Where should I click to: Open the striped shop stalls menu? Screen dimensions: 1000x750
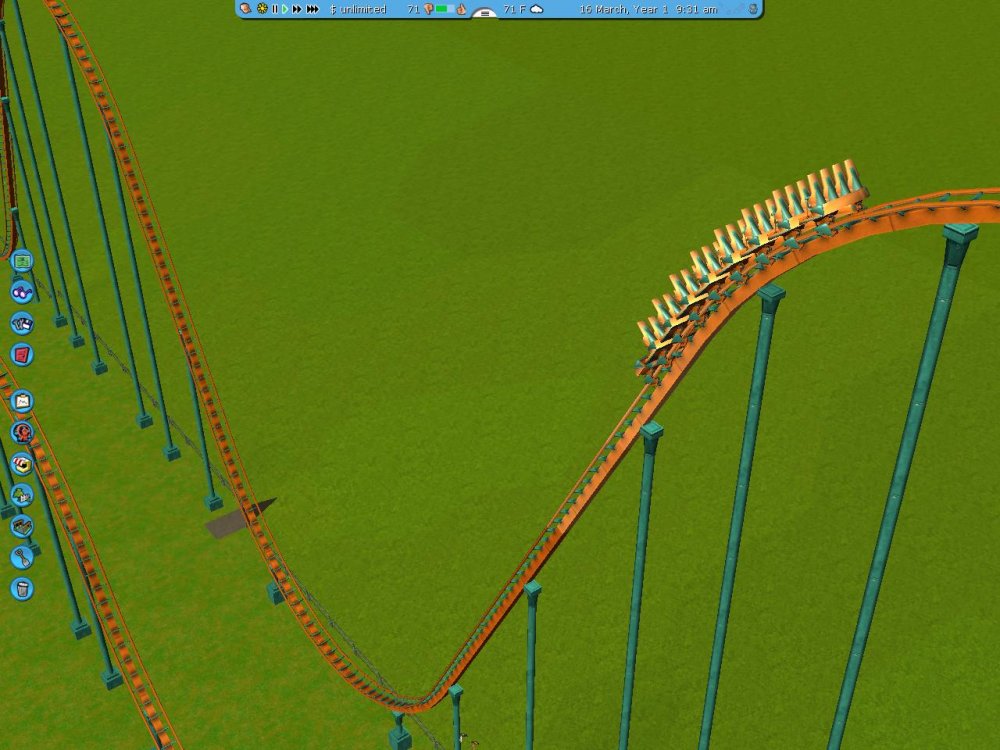(22, 464)
